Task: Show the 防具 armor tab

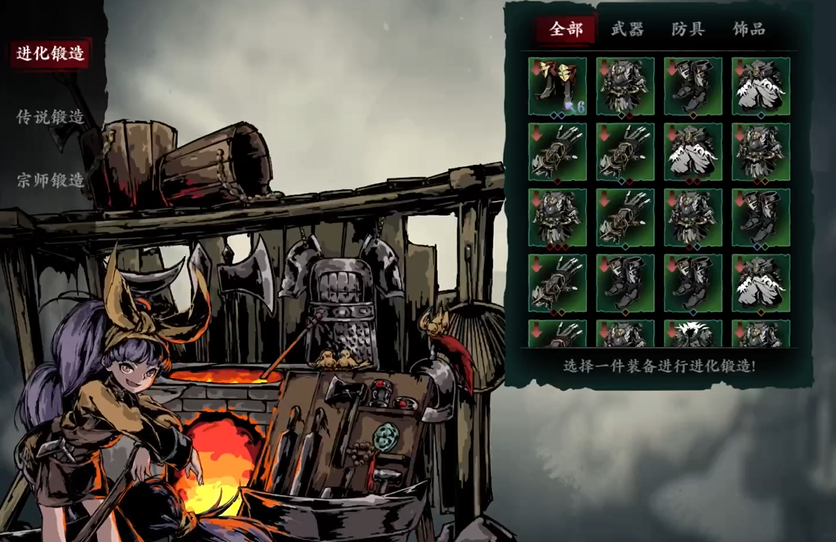Action: [688, 29]
